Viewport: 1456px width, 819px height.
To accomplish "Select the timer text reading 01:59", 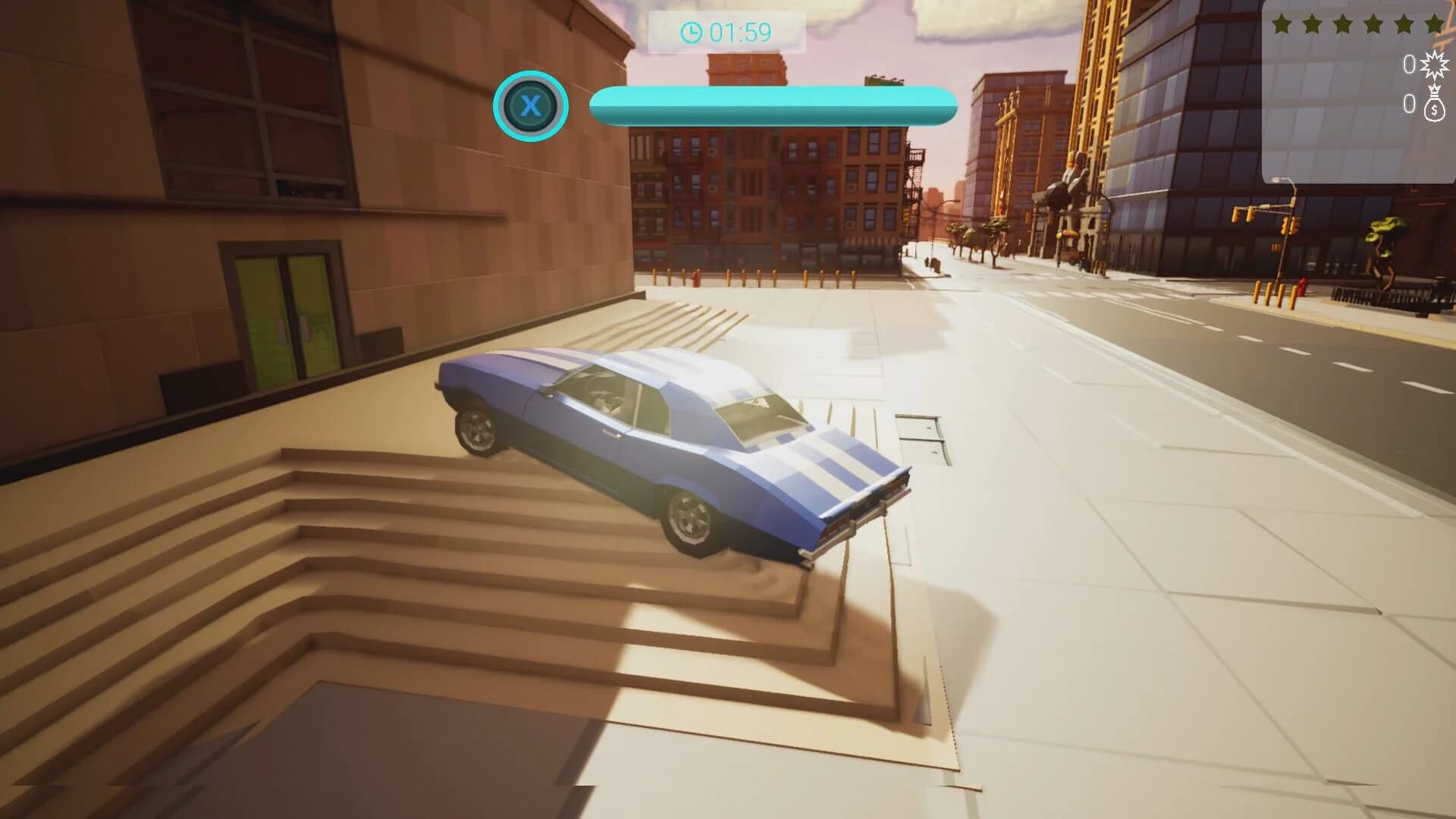I will 739,32.
